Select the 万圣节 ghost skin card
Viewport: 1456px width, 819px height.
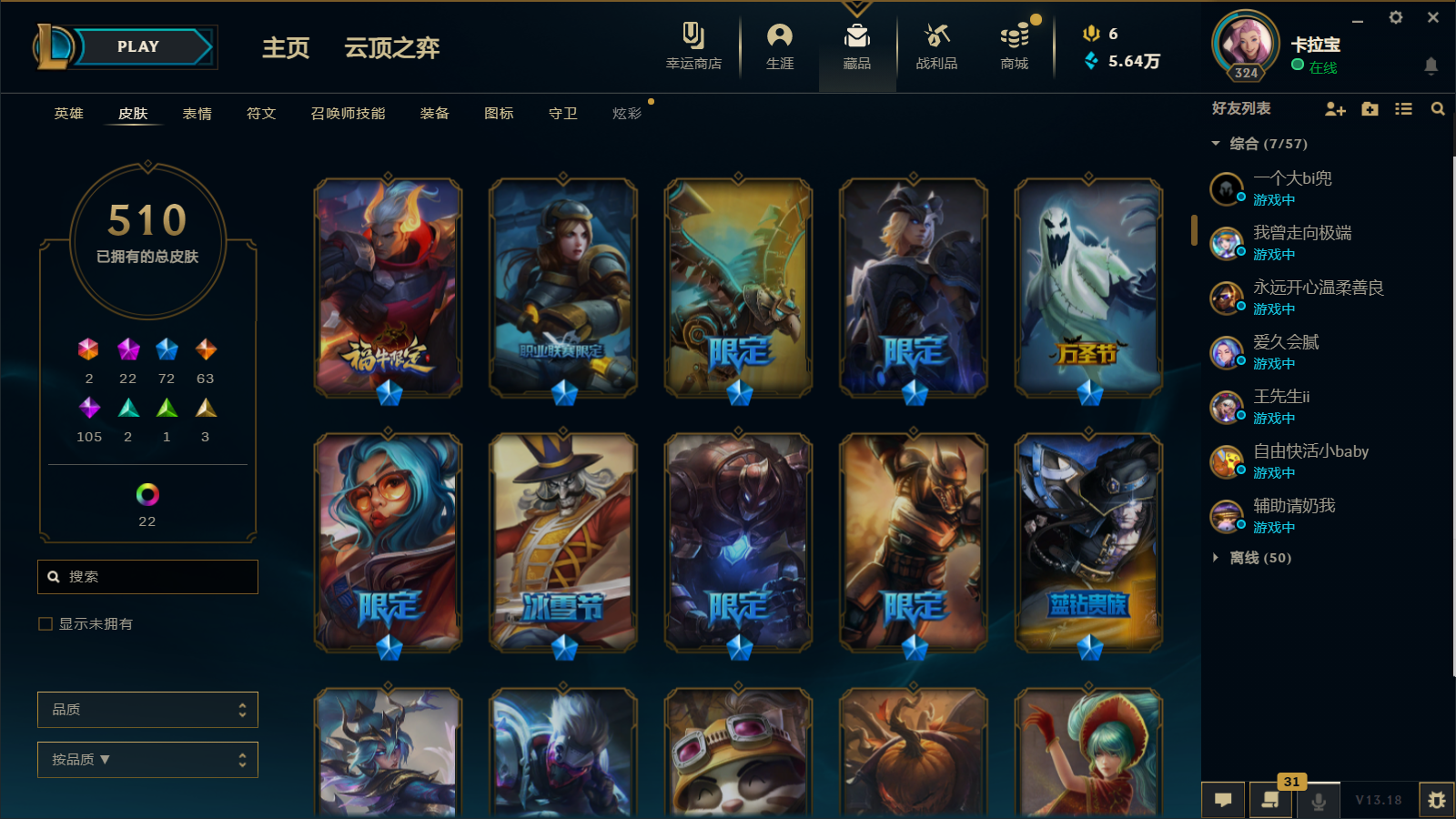tap(1088, 288)
